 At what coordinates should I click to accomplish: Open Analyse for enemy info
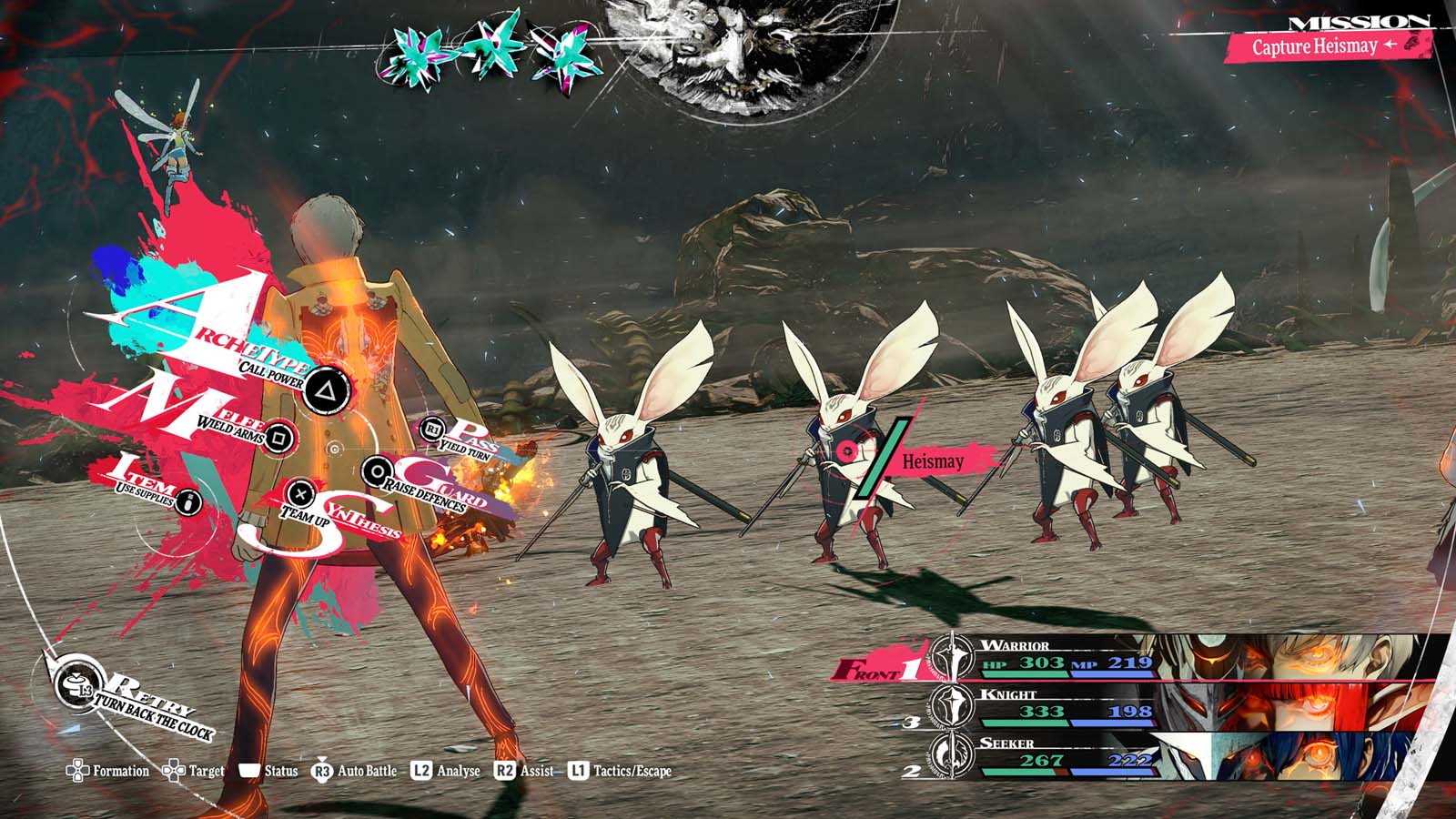(446, 772)
